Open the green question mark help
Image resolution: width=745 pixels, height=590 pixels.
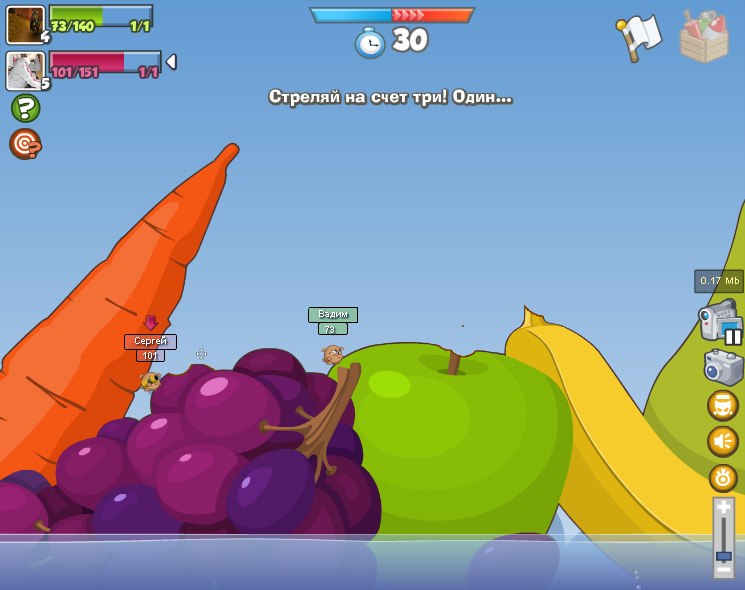coord(25,108)
